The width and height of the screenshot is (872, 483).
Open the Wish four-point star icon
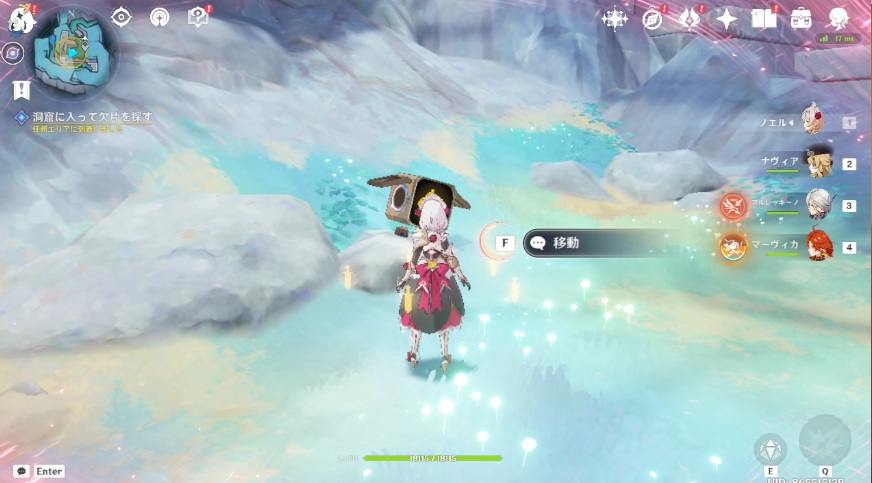tap(615, 19)
